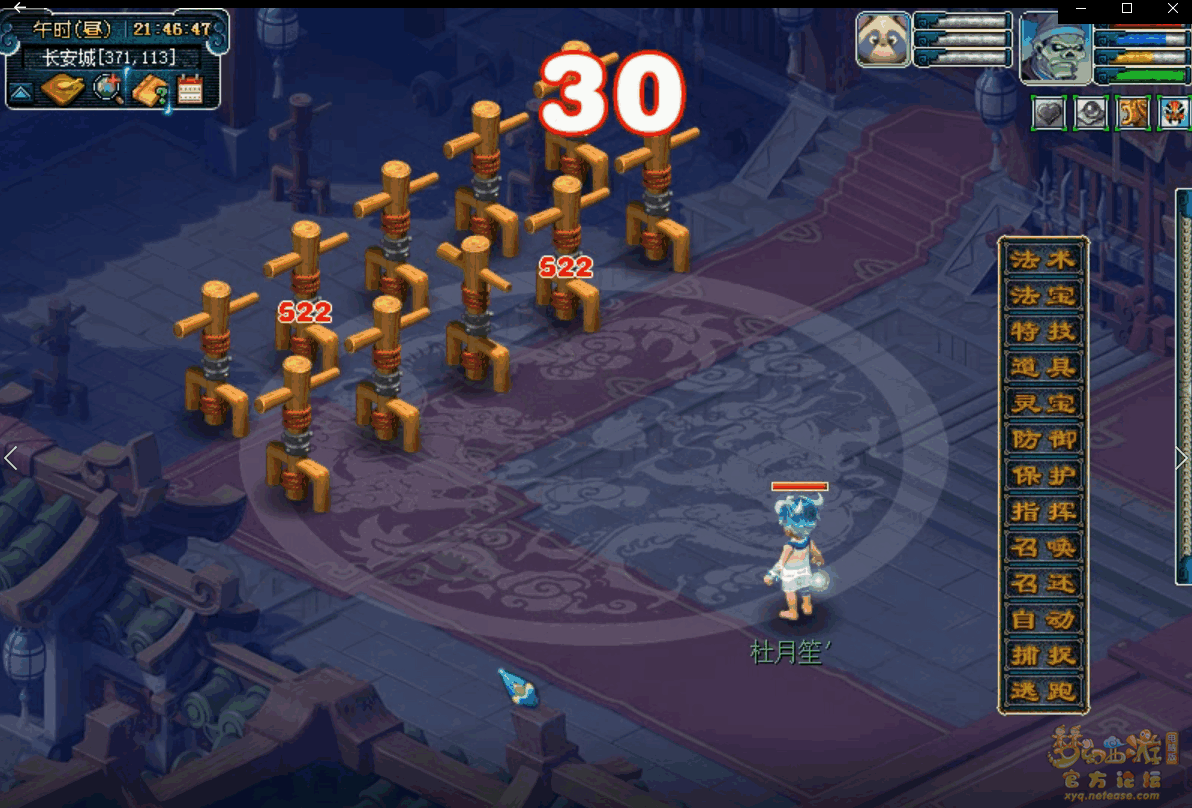This screenshot has width=1192, height=808.
Task: Select the 捕捉 capture command
Action: [1043, 656]
